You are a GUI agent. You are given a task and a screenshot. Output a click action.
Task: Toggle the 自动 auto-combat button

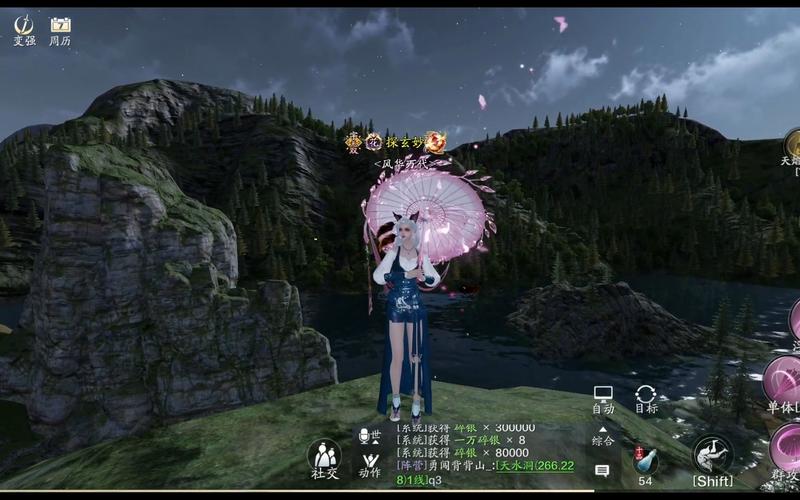tap(603, 399)
